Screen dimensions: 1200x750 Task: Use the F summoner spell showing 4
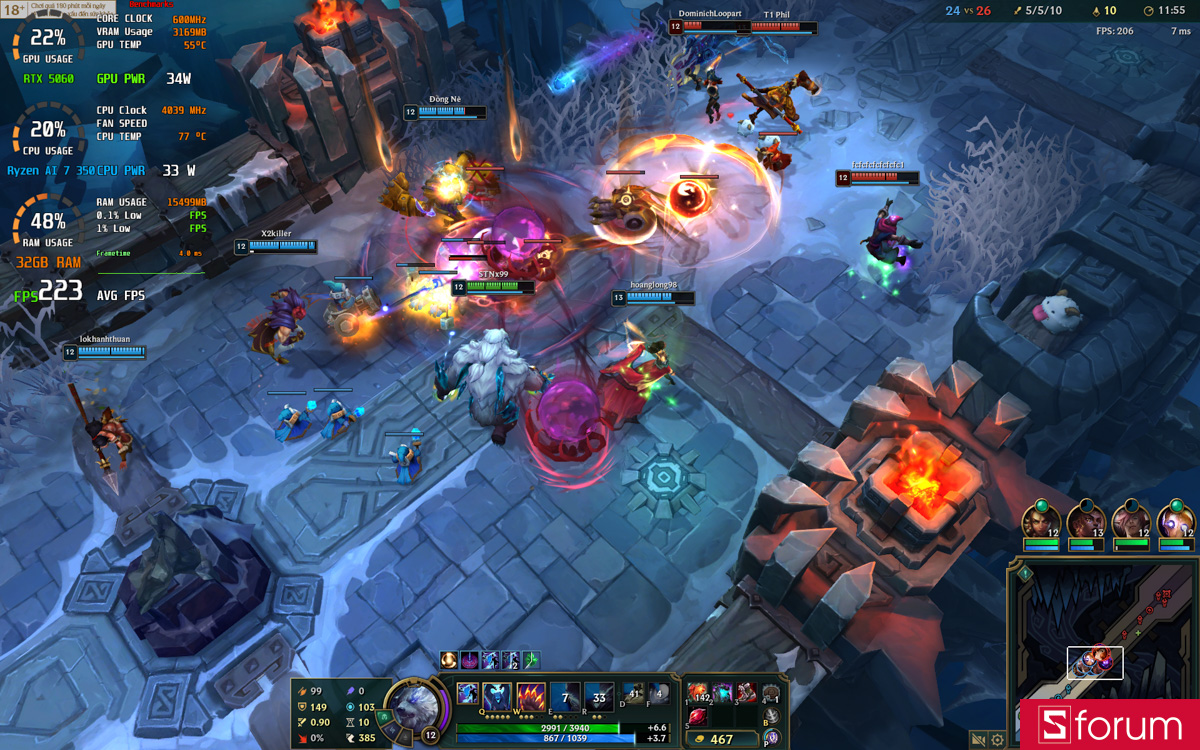[657, 693]
